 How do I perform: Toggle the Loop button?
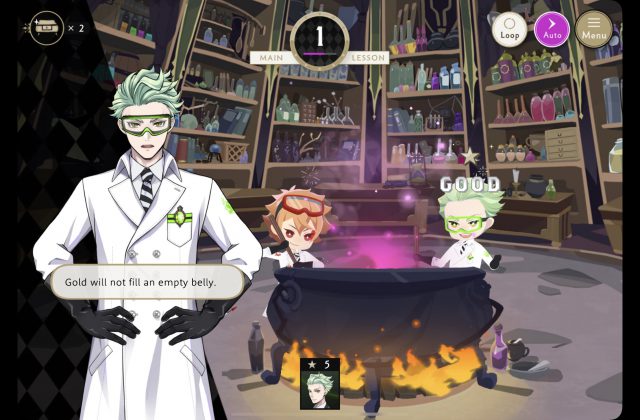pyautogui.click(x=509, y=29)
